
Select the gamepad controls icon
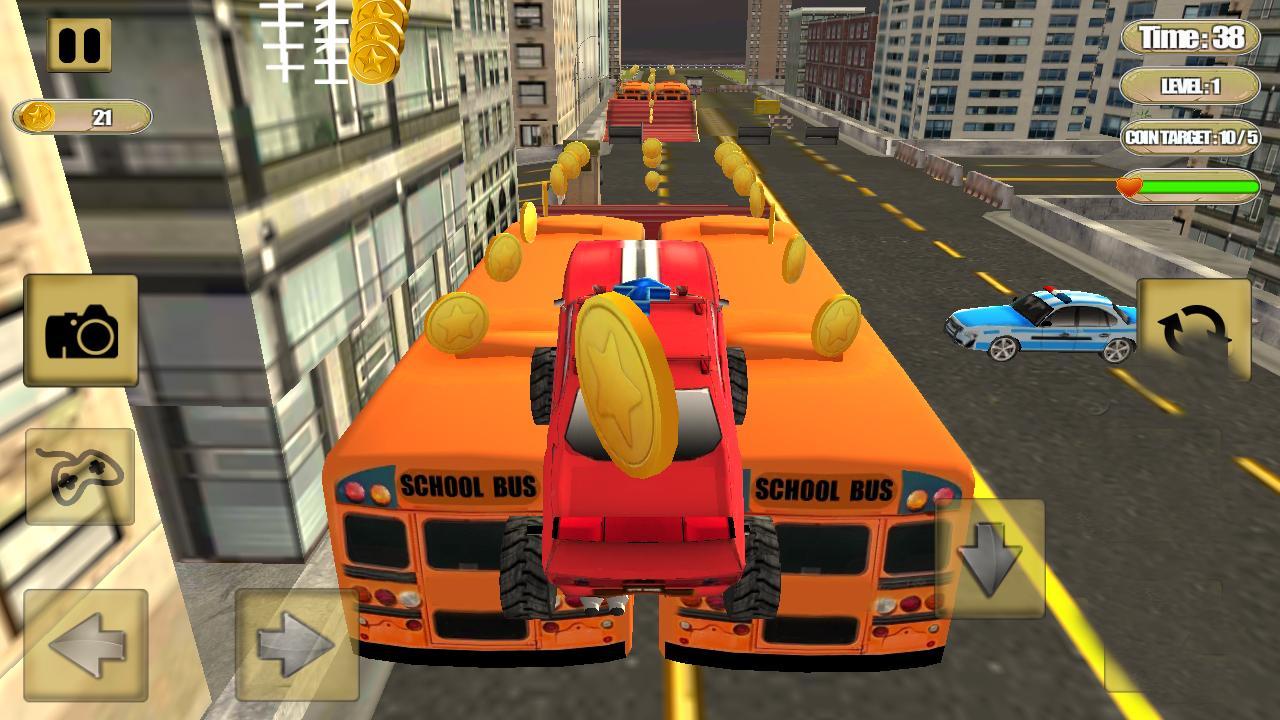(x=83, y=477)
